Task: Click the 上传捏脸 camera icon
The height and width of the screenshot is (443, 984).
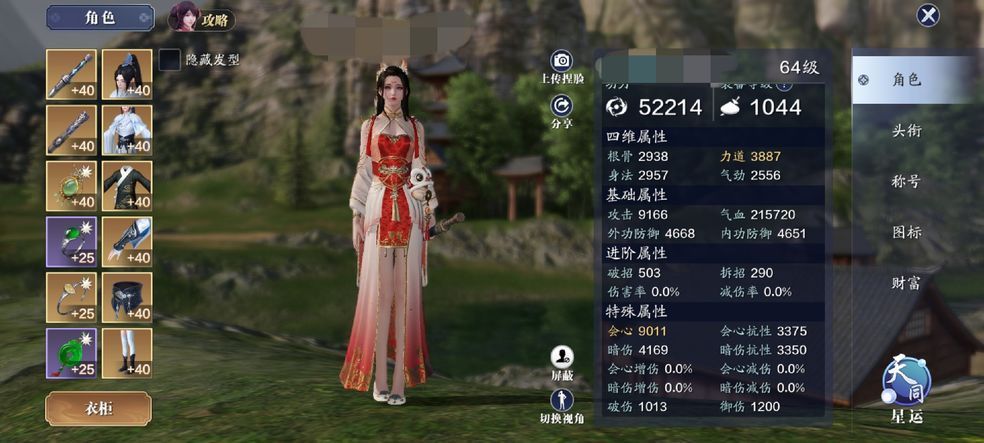Action: [562, 62]
